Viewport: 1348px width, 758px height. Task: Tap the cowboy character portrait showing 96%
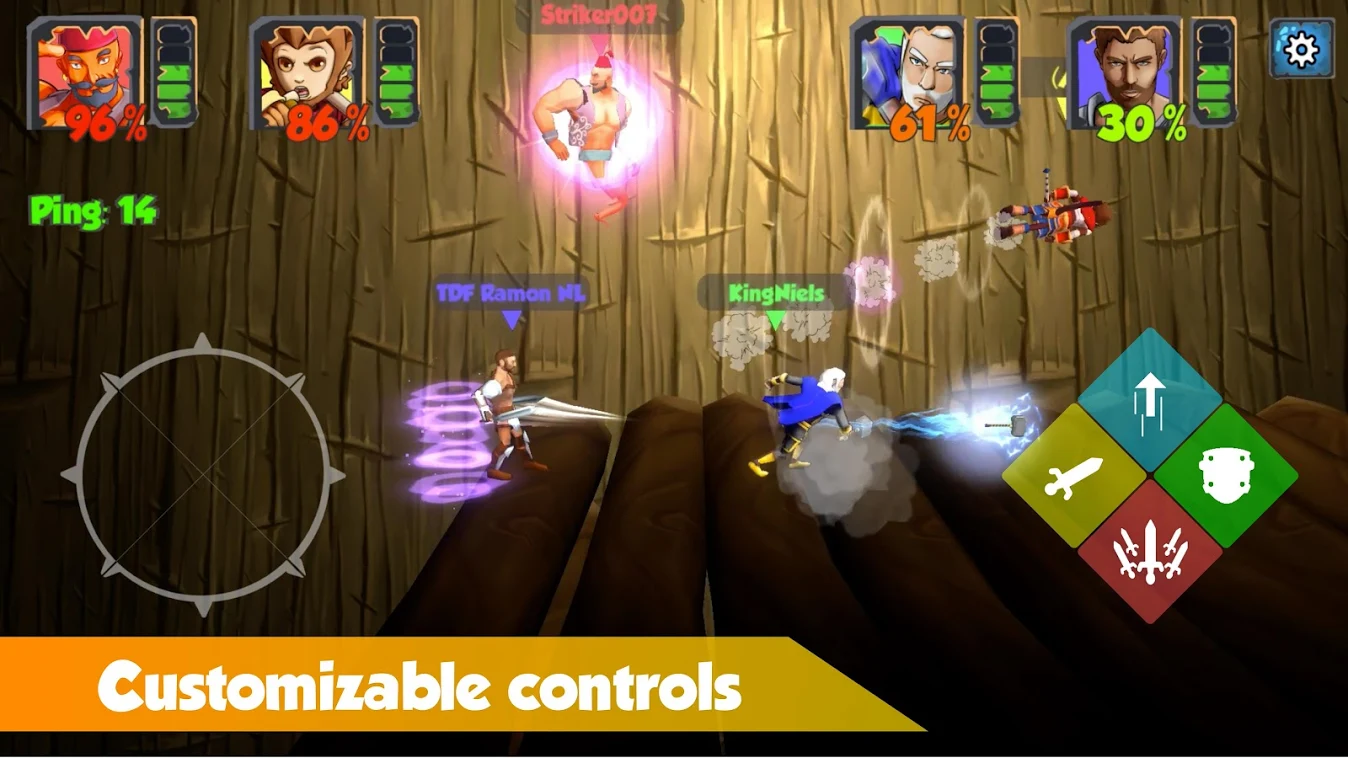(x=85, y=70)
